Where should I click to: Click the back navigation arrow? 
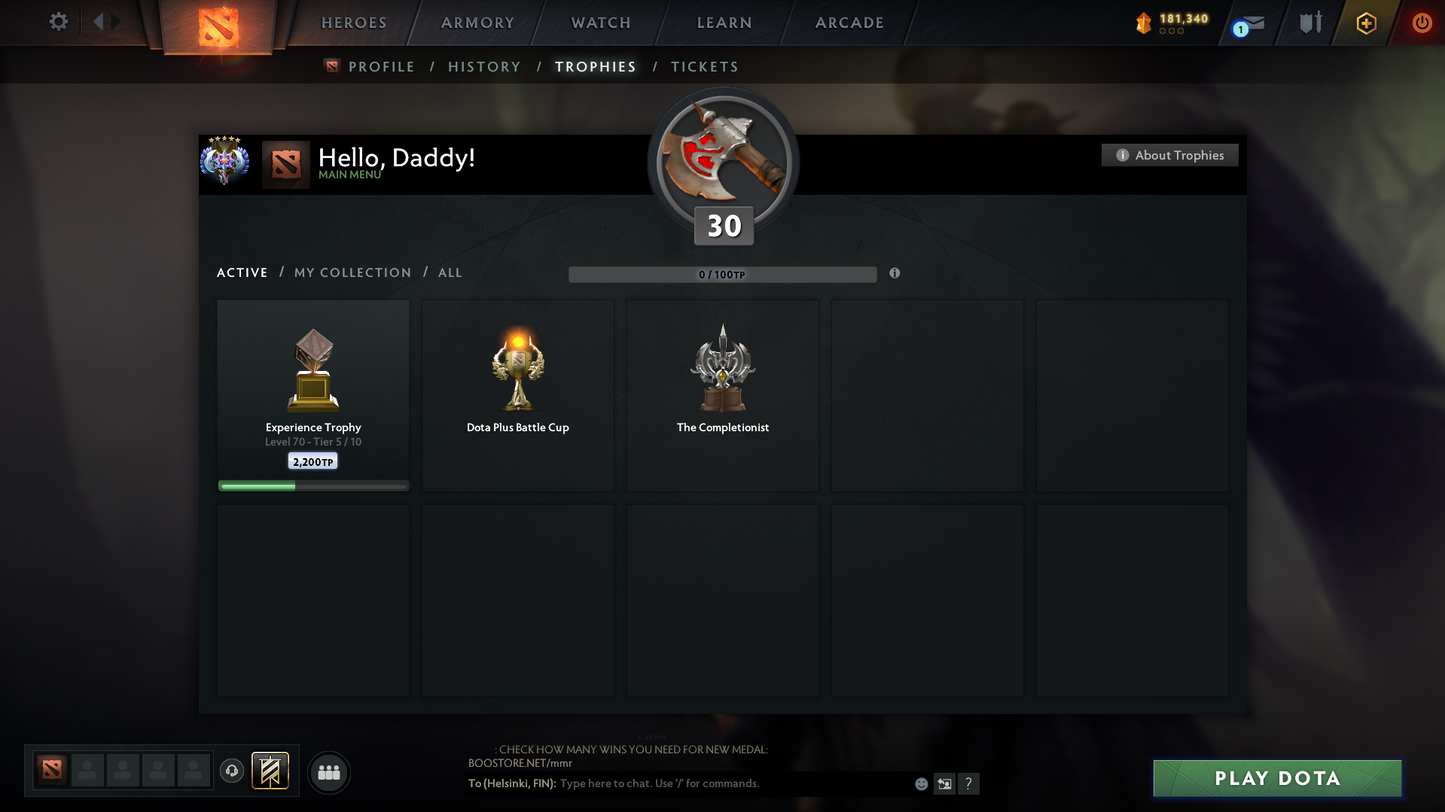tap(100, 20)
